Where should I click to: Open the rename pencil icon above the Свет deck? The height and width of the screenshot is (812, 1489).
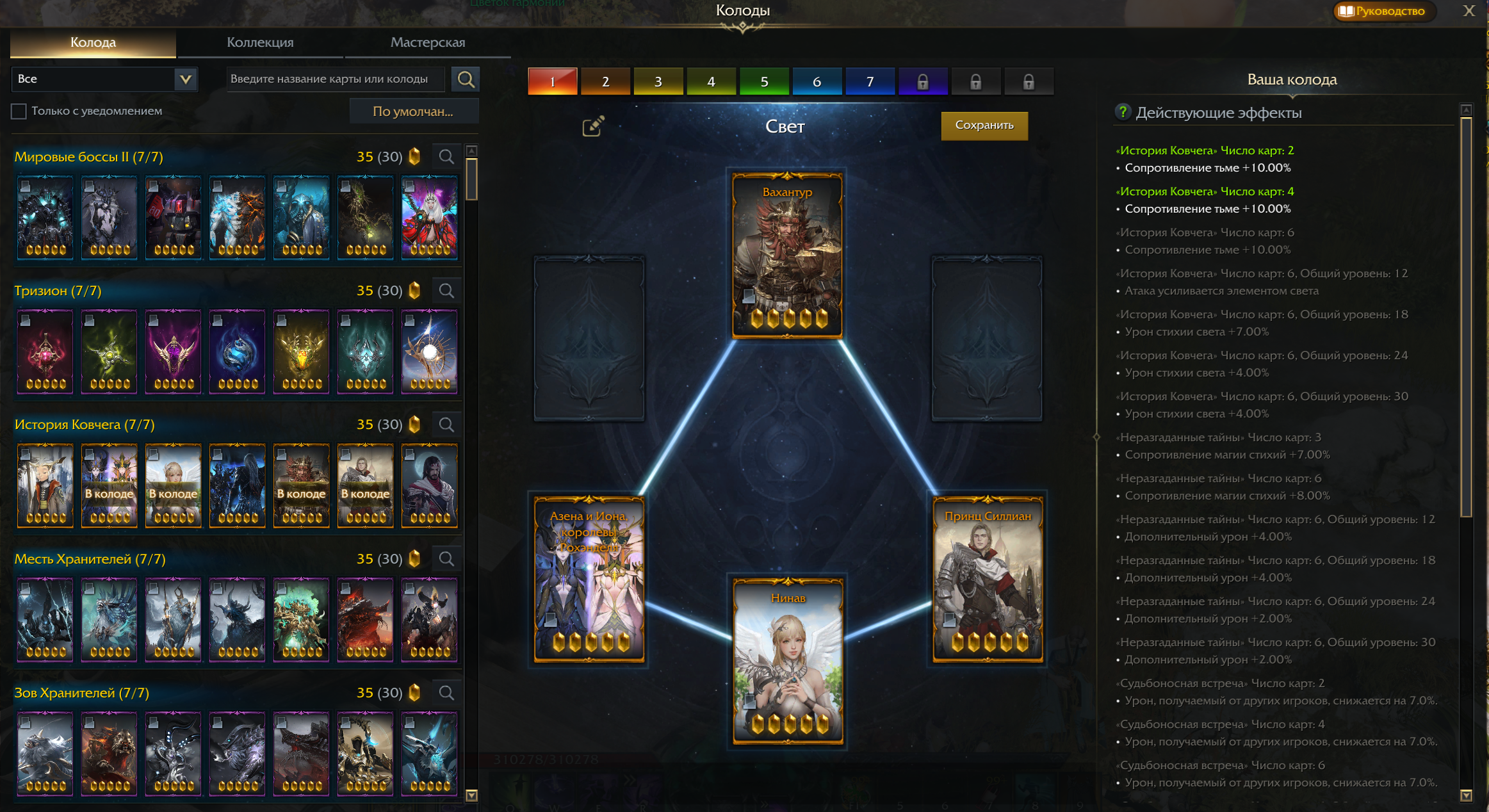click(590, 127)
